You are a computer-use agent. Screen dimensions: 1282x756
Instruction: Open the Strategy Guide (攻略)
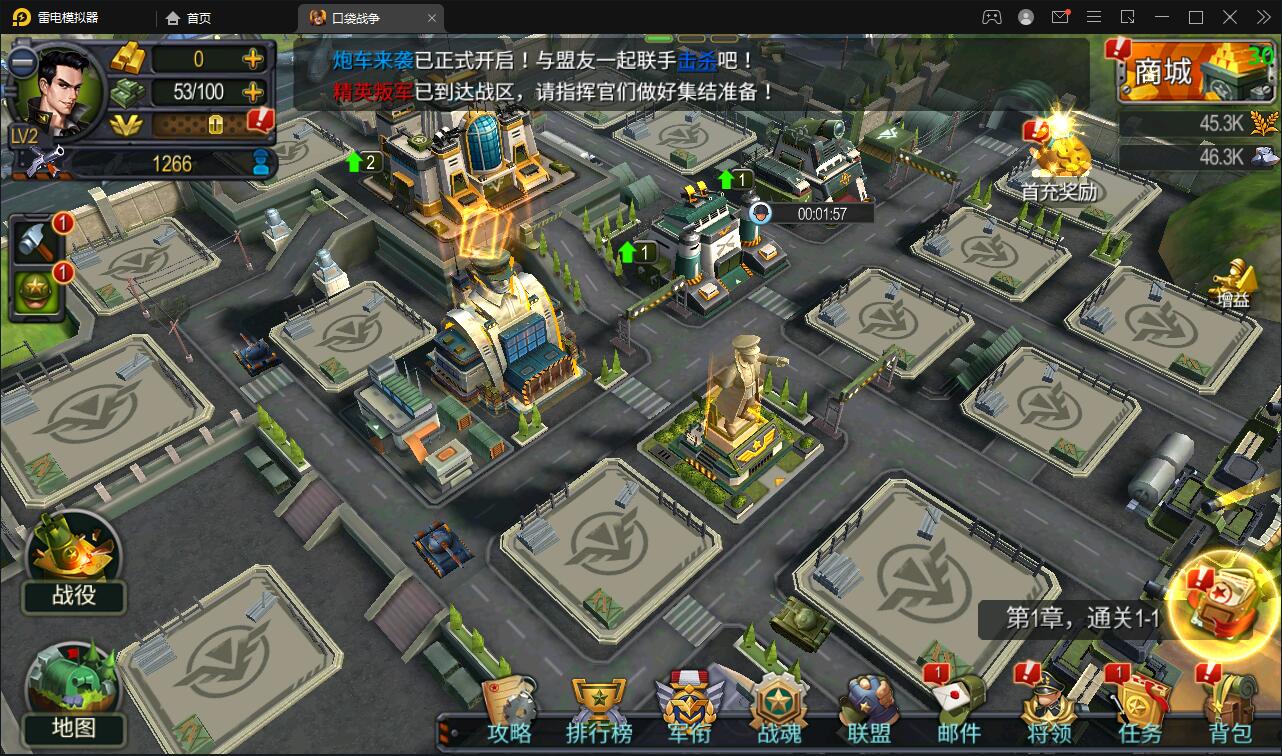click(510, 703)
